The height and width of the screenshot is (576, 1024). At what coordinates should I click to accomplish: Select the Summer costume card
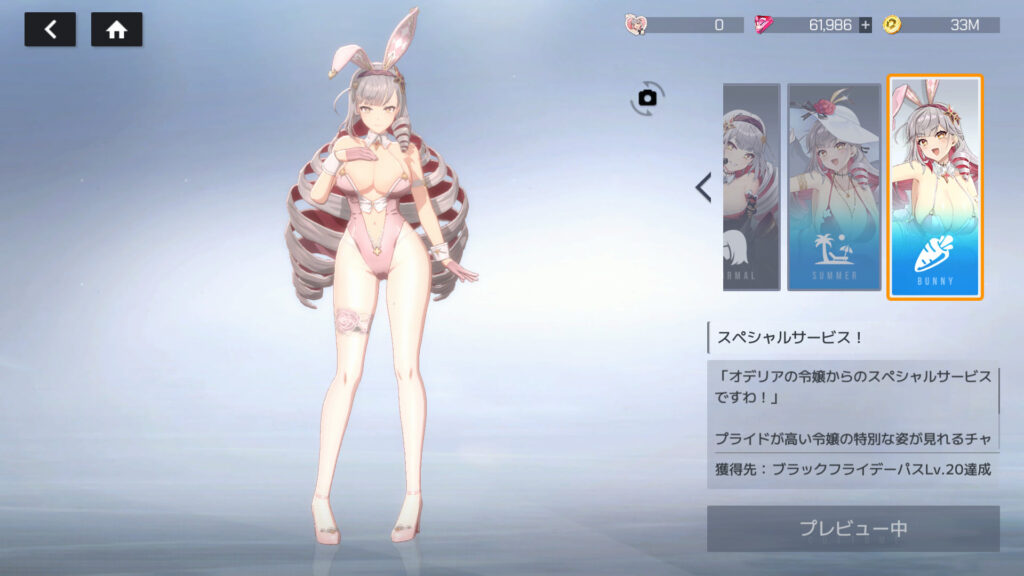833,187
